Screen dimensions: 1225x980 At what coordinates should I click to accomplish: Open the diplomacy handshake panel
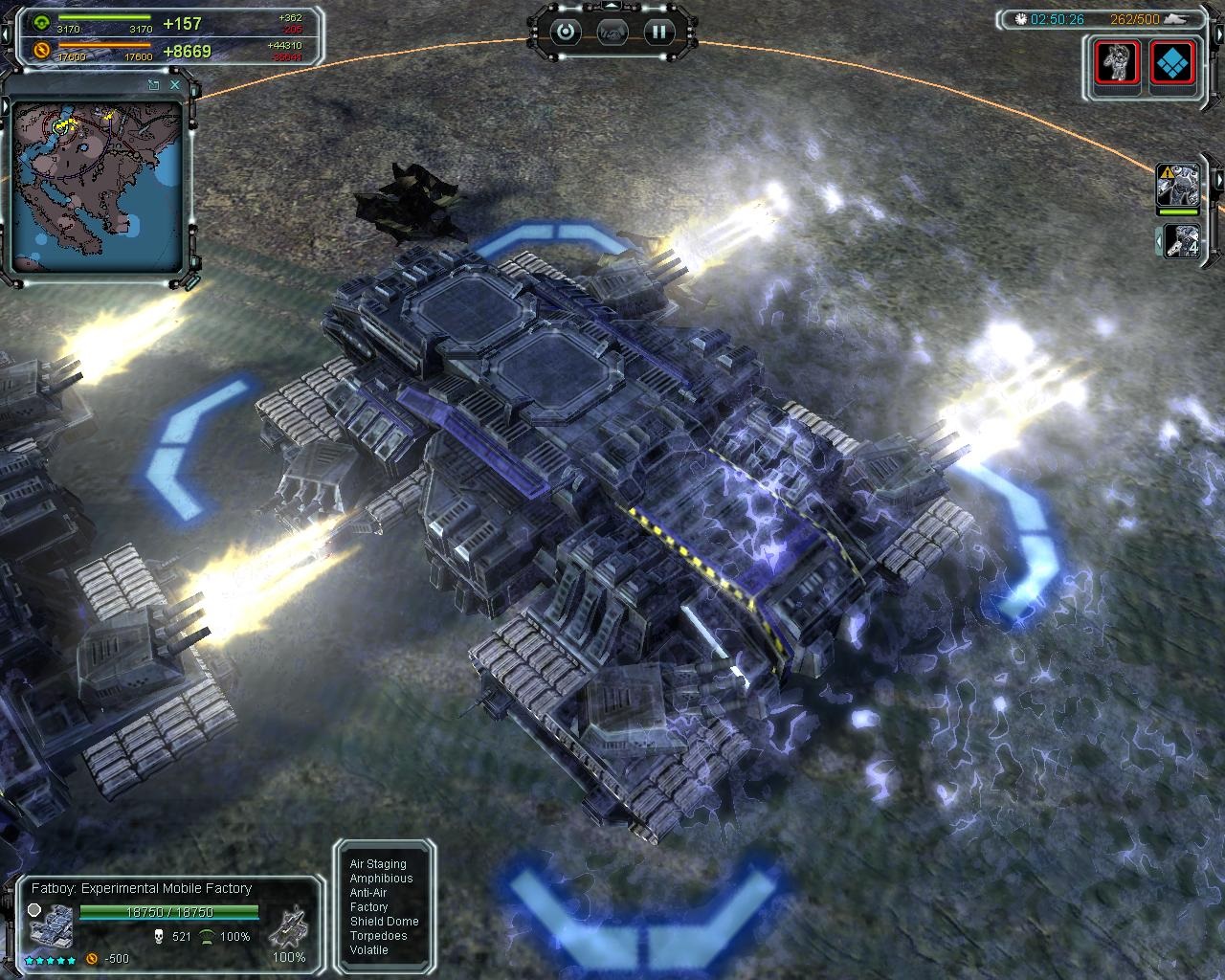pos(612,32)
